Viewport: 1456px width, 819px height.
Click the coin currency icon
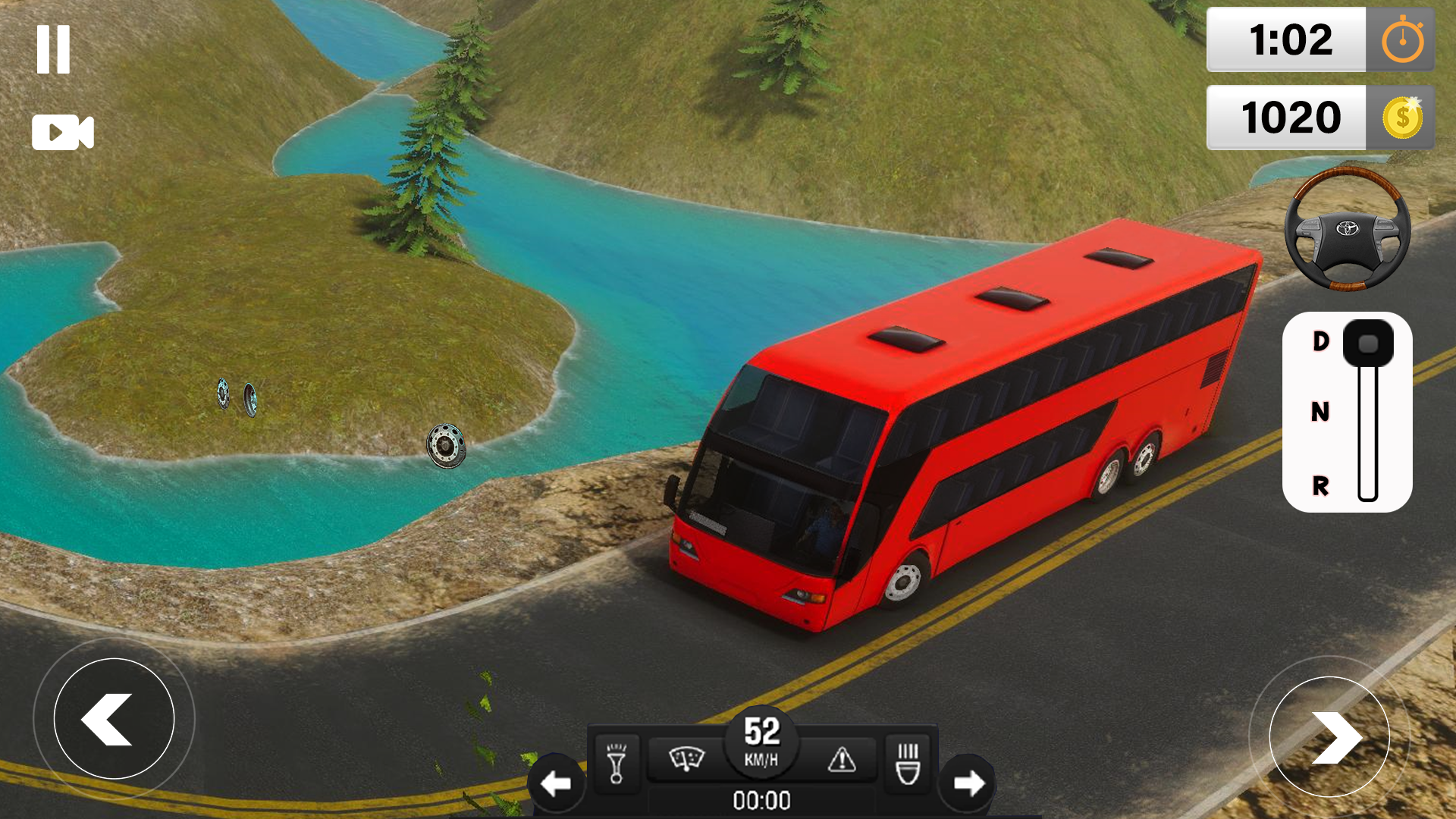pyautogui.click(x=1404, y=118)
